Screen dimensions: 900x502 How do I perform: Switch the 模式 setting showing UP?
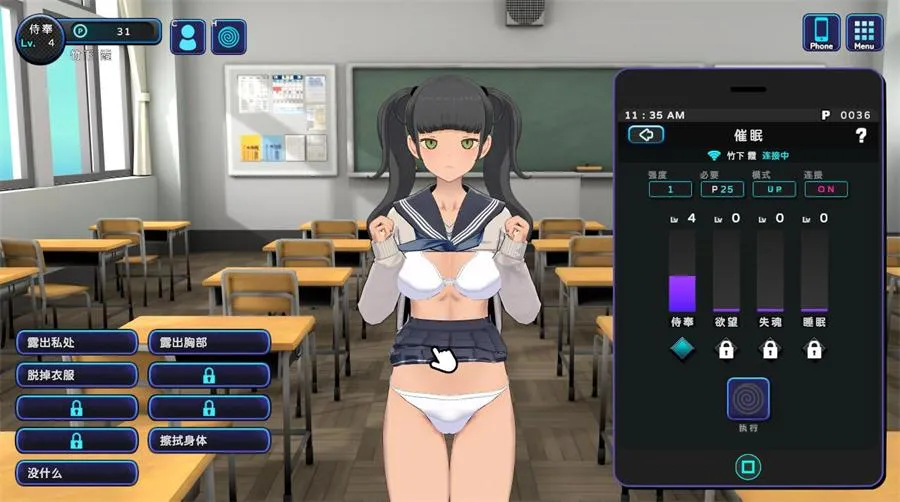pos(774,189)
